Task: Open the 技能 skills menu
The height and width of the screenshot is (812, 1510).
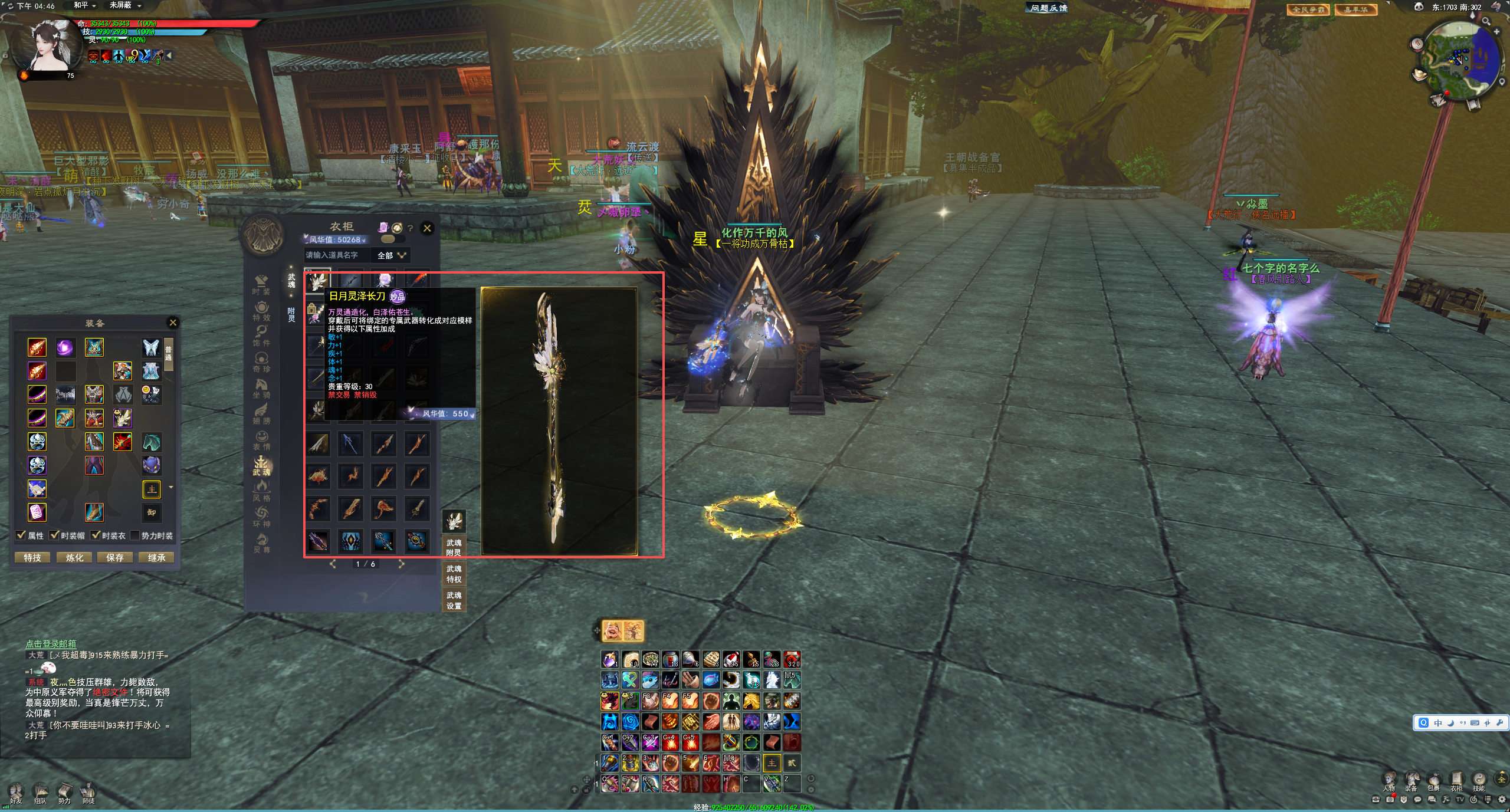Action: point(1479,780)
